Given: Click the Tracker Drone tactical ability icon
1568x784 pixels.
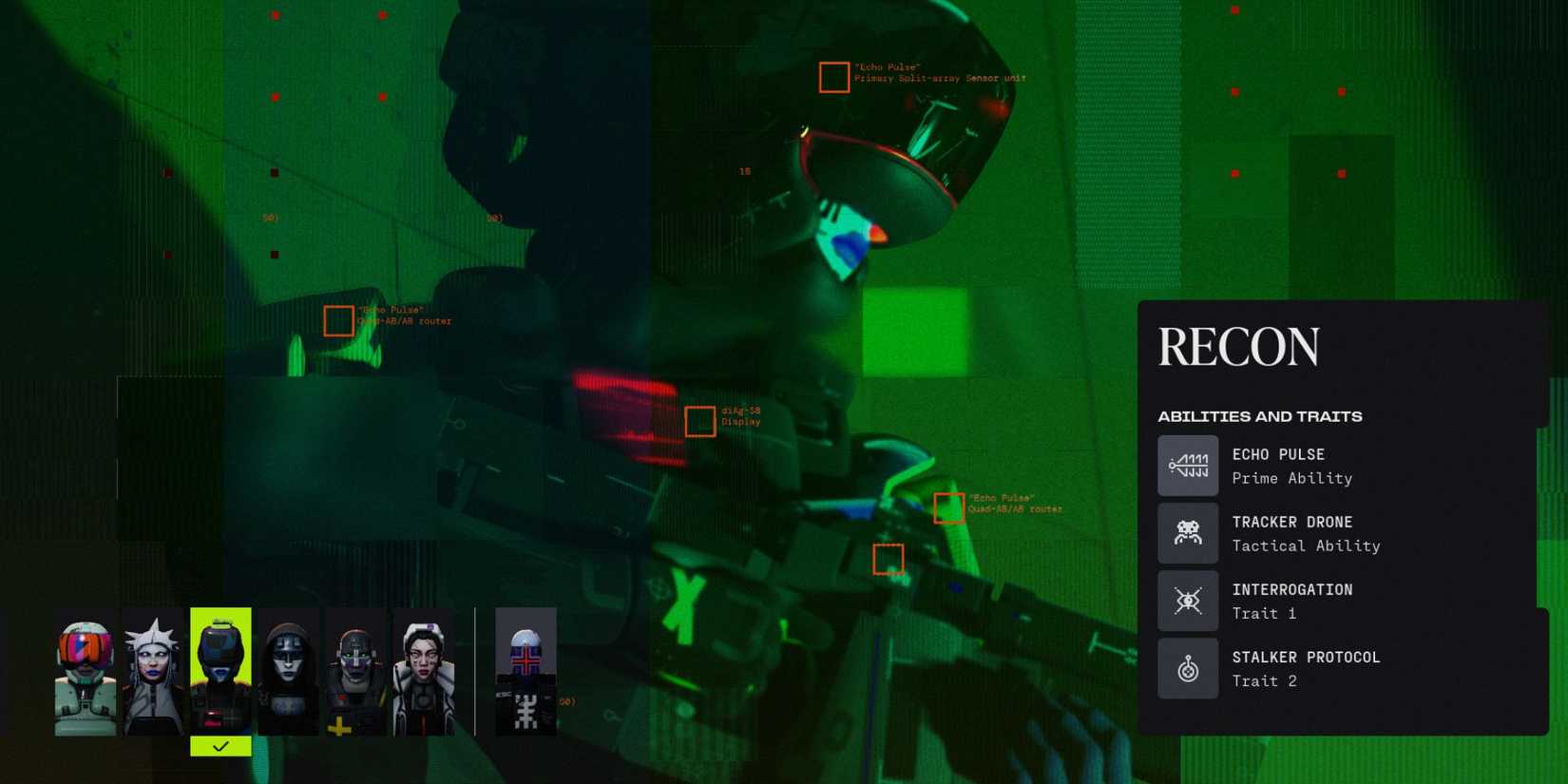Looking at the screenshot, I should [1188, 532].
